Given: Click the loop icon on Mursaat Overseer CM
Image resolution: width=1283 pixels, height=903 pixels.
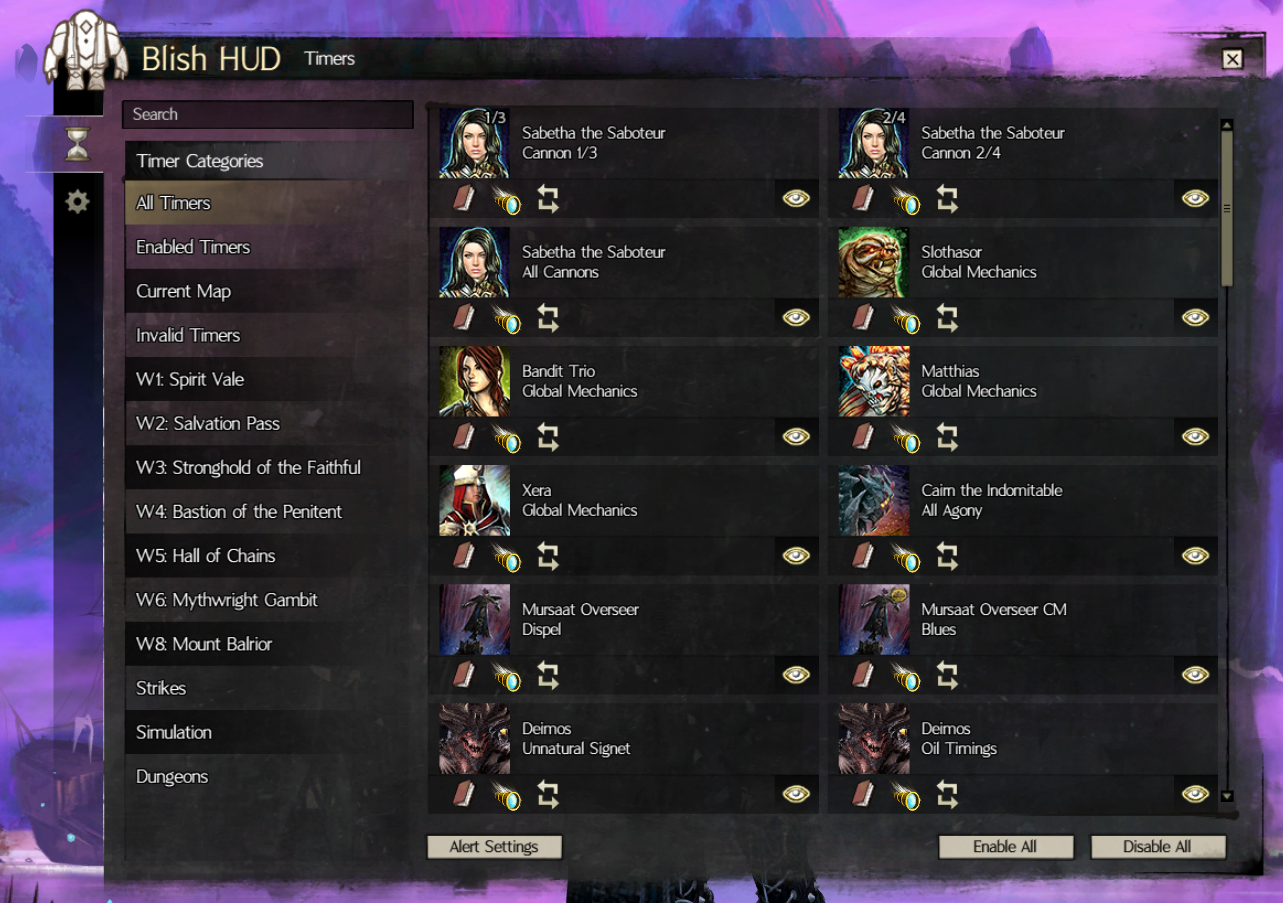Looking at the screenshot, I should [x=946, y=674].
